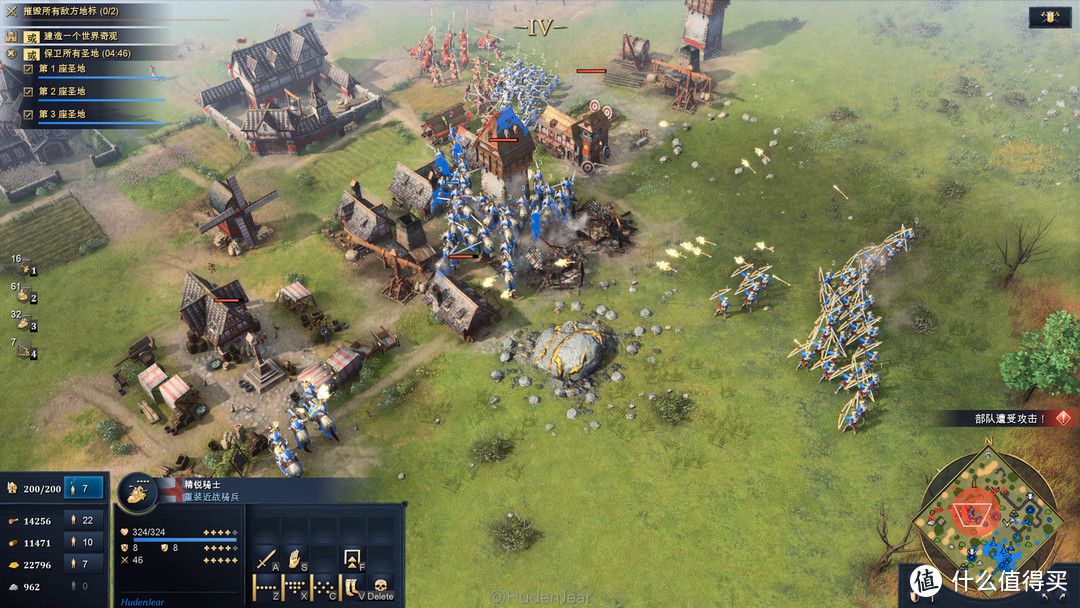This screenshot has height=608, width=1080.
Task: Choose the inverted wedge formation
Action: [x=295, y=587]
